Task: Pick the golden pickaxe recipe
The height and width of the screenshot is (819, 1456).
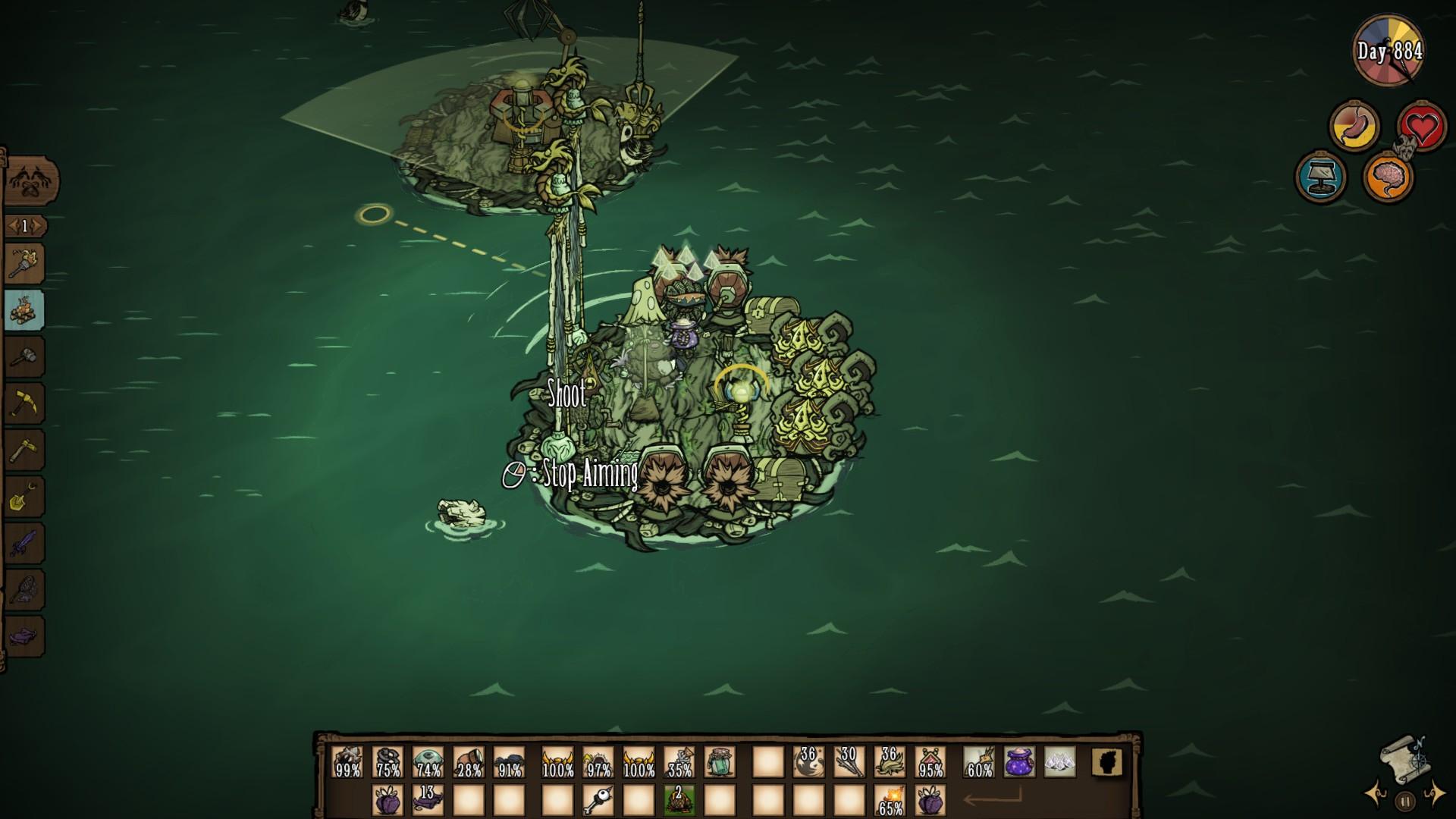Action: coord(25,403)
